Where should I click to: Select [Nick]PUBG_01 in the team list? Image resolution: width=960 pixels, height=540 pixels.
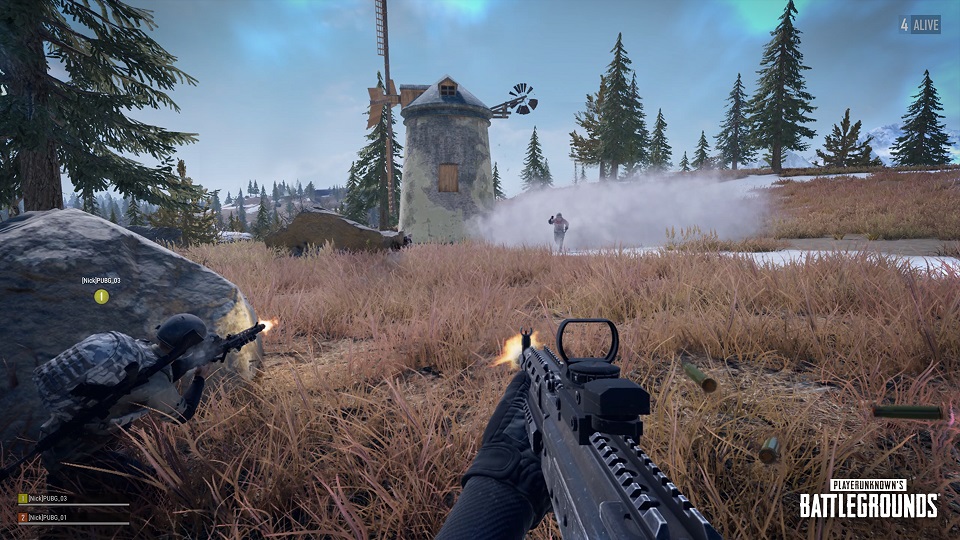point(47,517)
